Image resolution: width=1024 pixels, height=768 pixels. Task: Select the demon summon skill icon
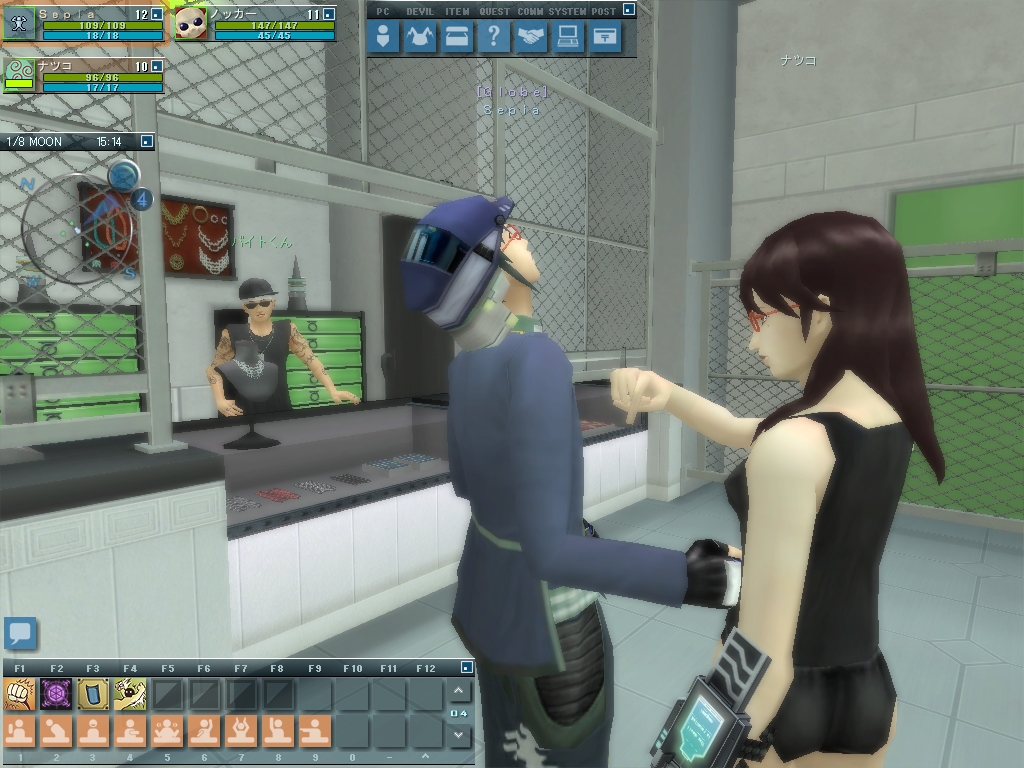(x=130, y=693)
